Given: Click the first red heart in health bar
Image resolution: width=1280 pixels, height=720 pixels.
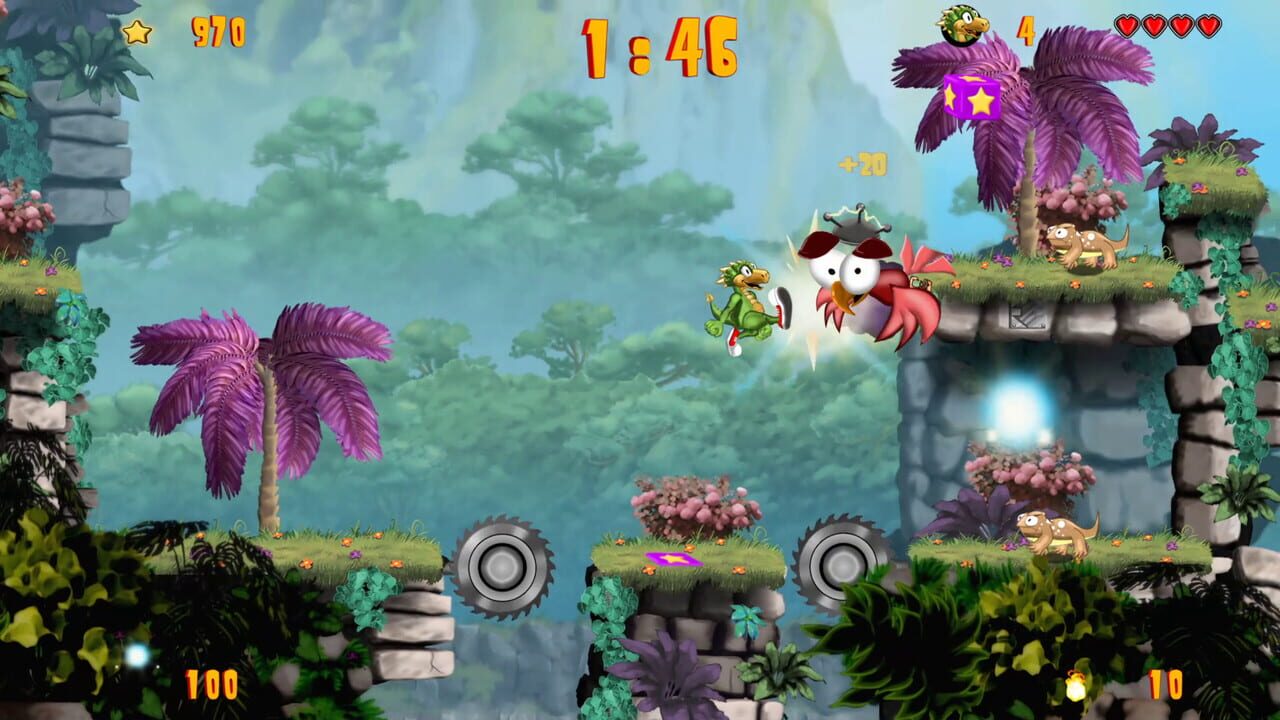Looking at the screenshot, I should click(1127, 25).
